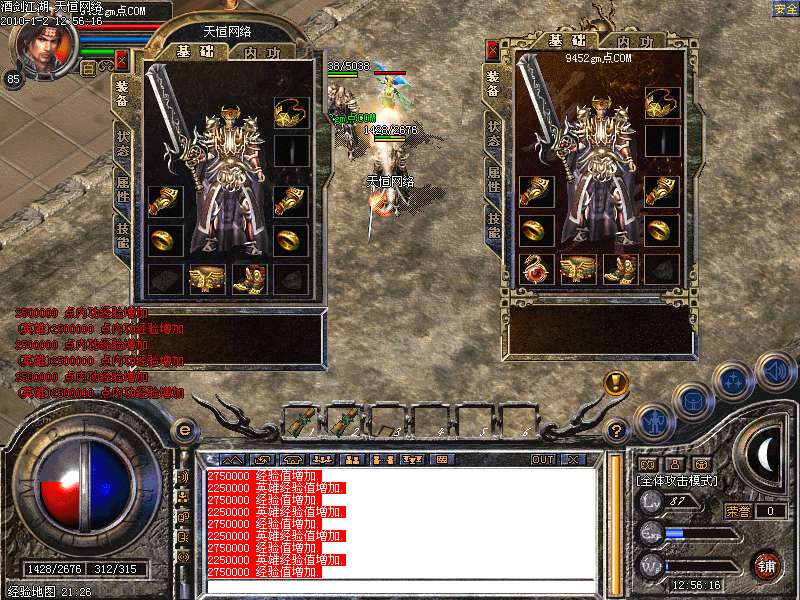Switch to 内功 tab in right panel

coord(634,42)
